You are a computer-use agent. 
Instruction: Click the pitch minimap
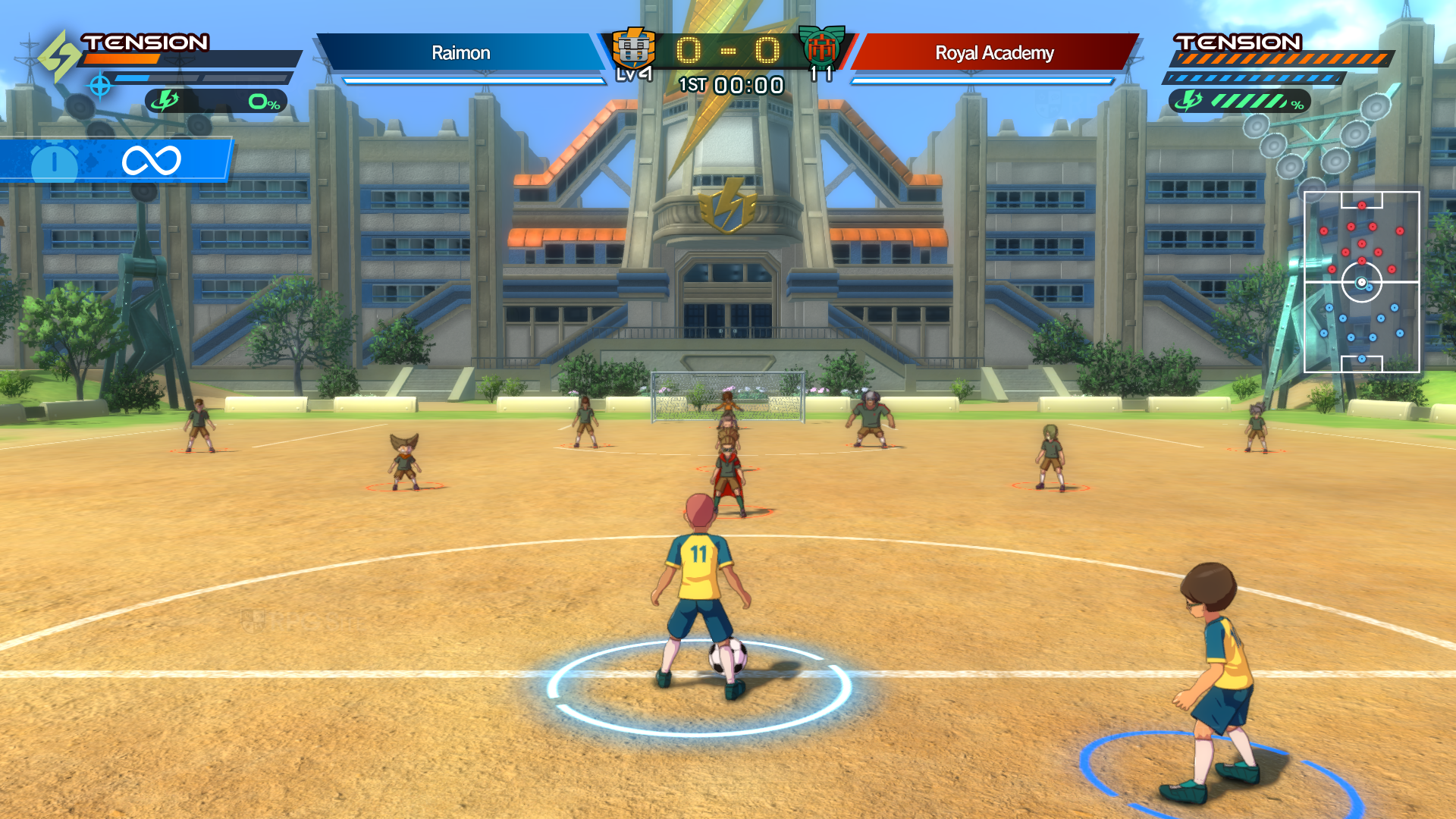point(1361,282)
